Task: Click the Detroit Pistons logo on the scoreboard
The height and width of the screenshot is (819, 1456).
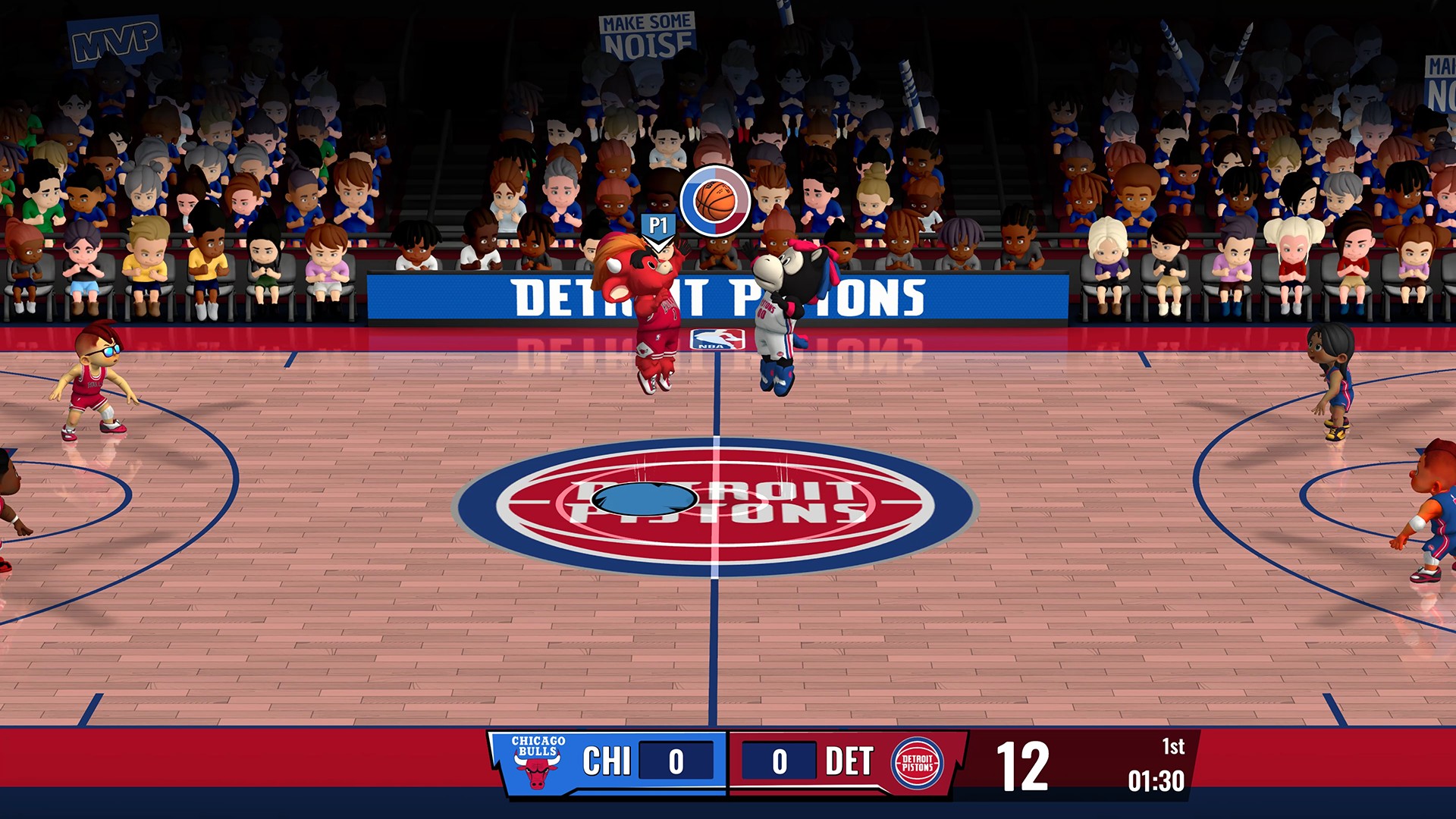Action: click(x=918, y=763)
